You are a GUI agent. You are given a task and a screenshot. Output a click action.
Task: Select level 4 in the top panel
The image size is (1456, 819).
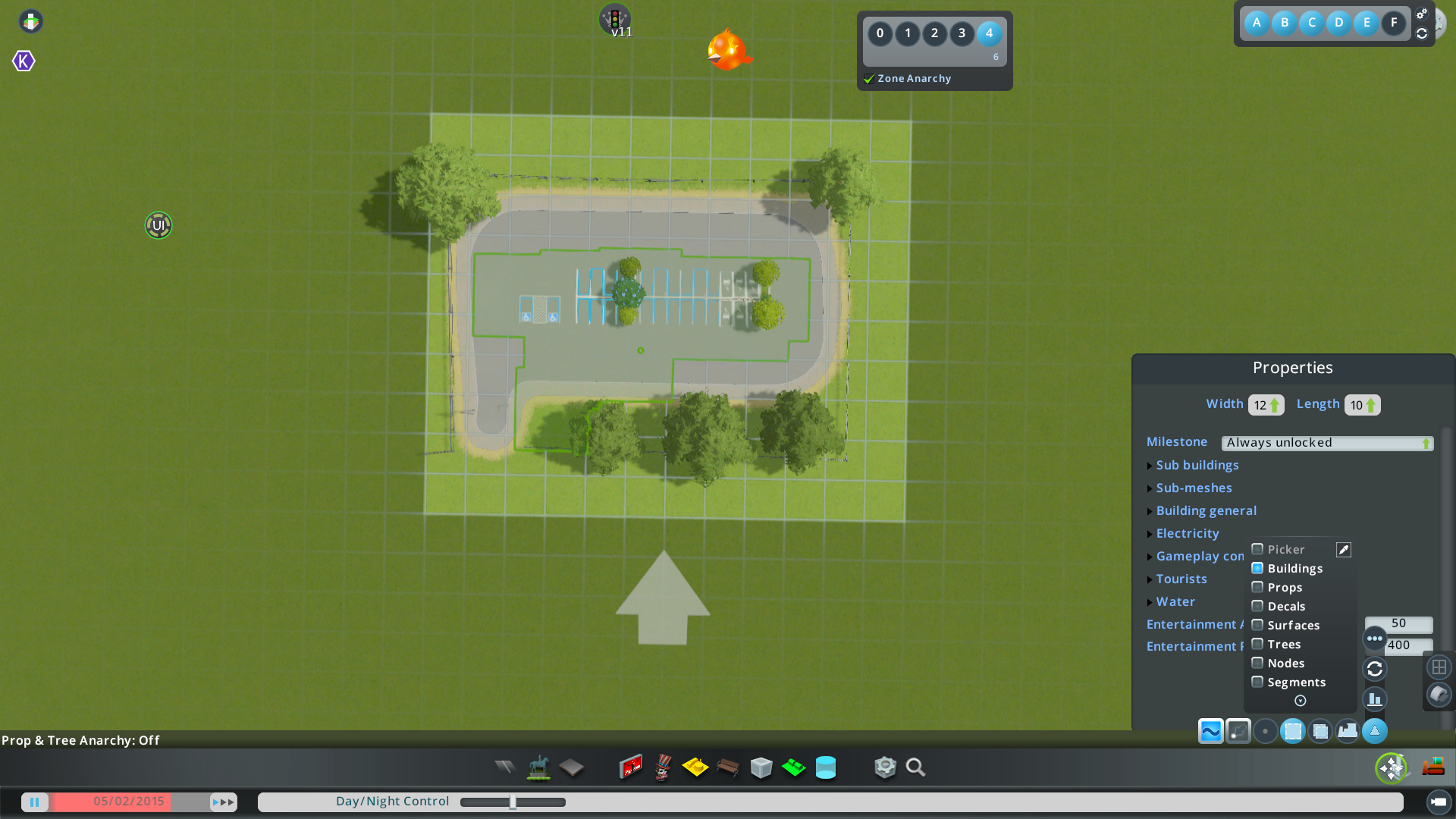(988, 34)
